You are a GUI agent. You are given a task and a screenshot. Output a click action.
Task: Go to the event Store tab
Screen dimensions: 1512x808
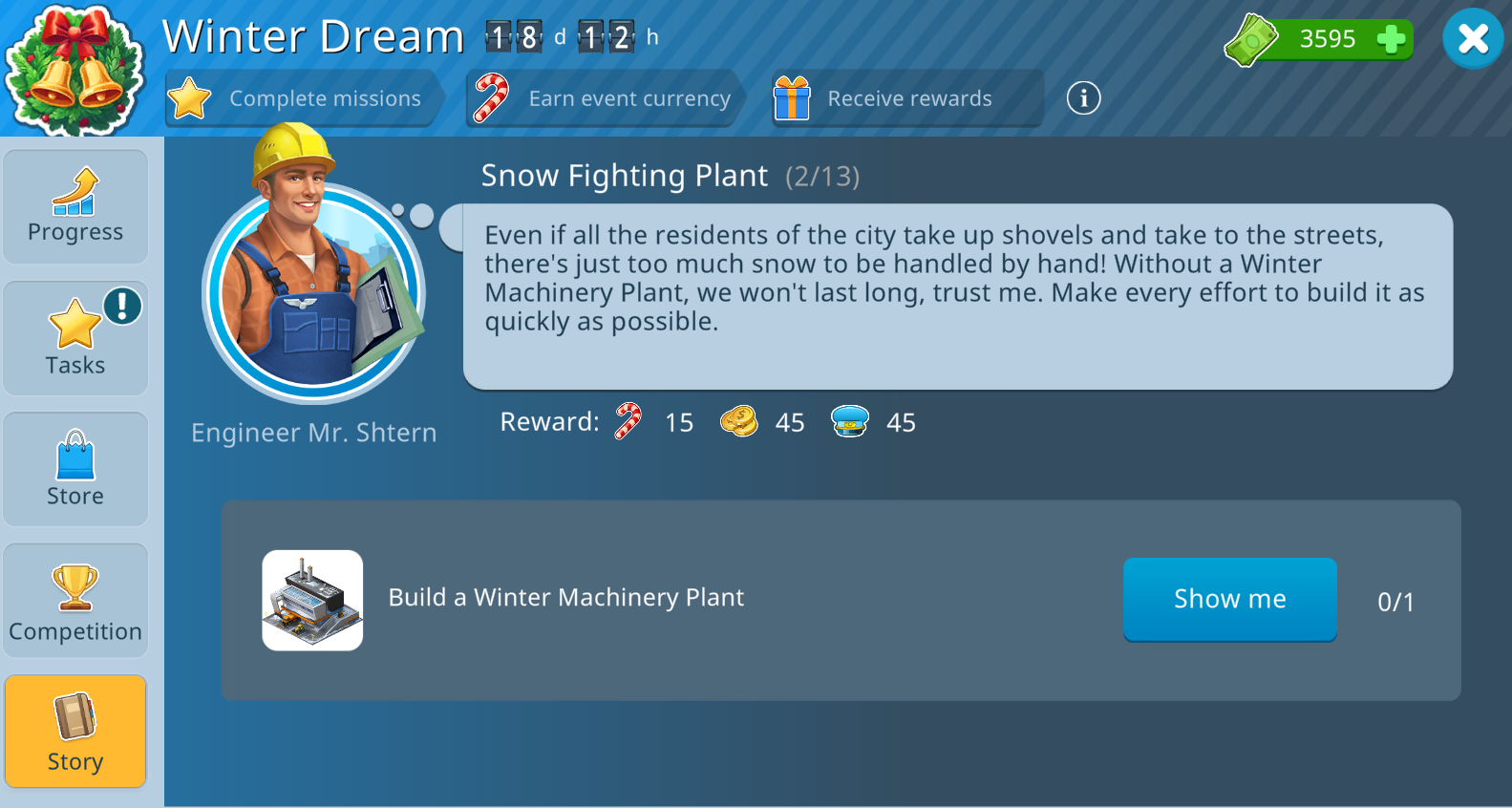click(75, 469)
